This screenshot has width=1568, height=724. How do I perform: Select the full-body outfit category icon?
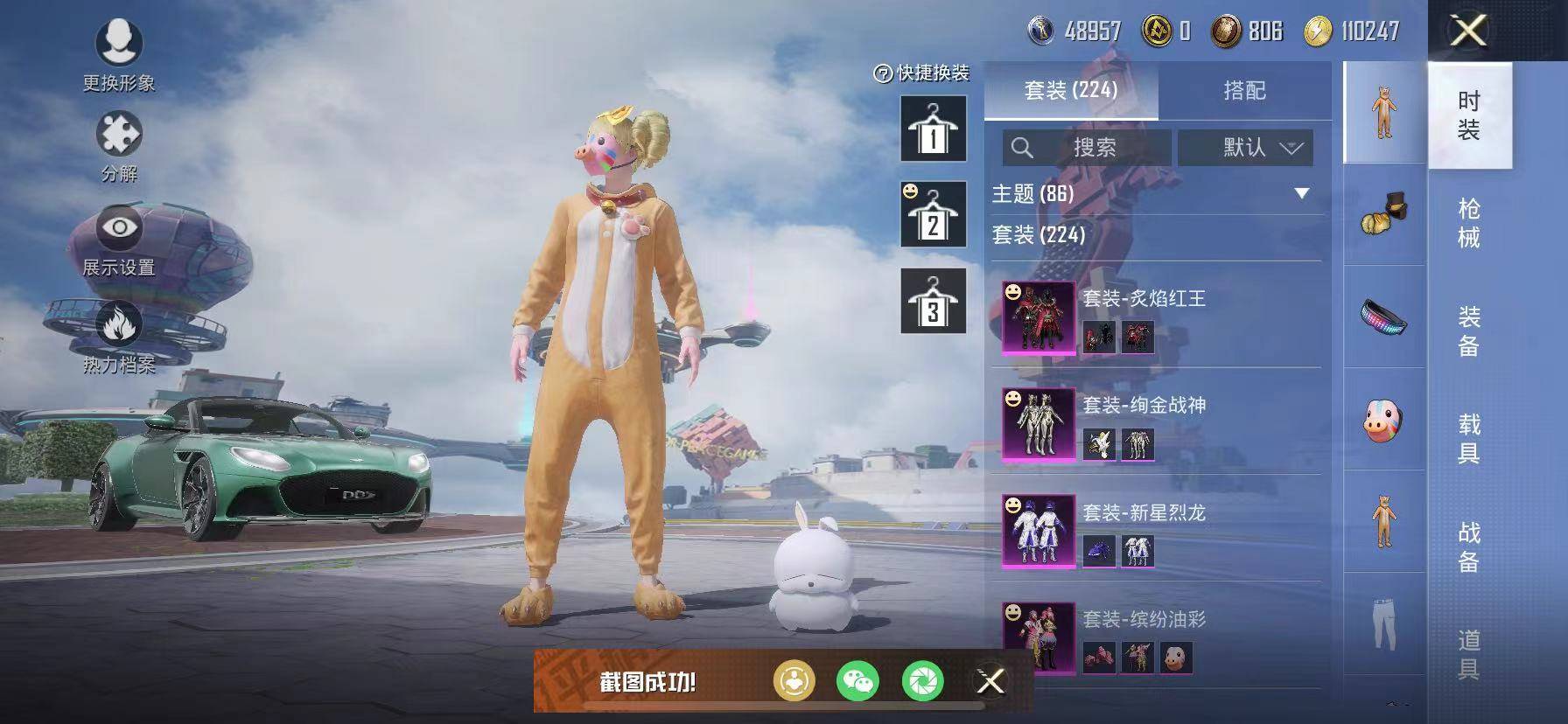tap(1382, 118)
